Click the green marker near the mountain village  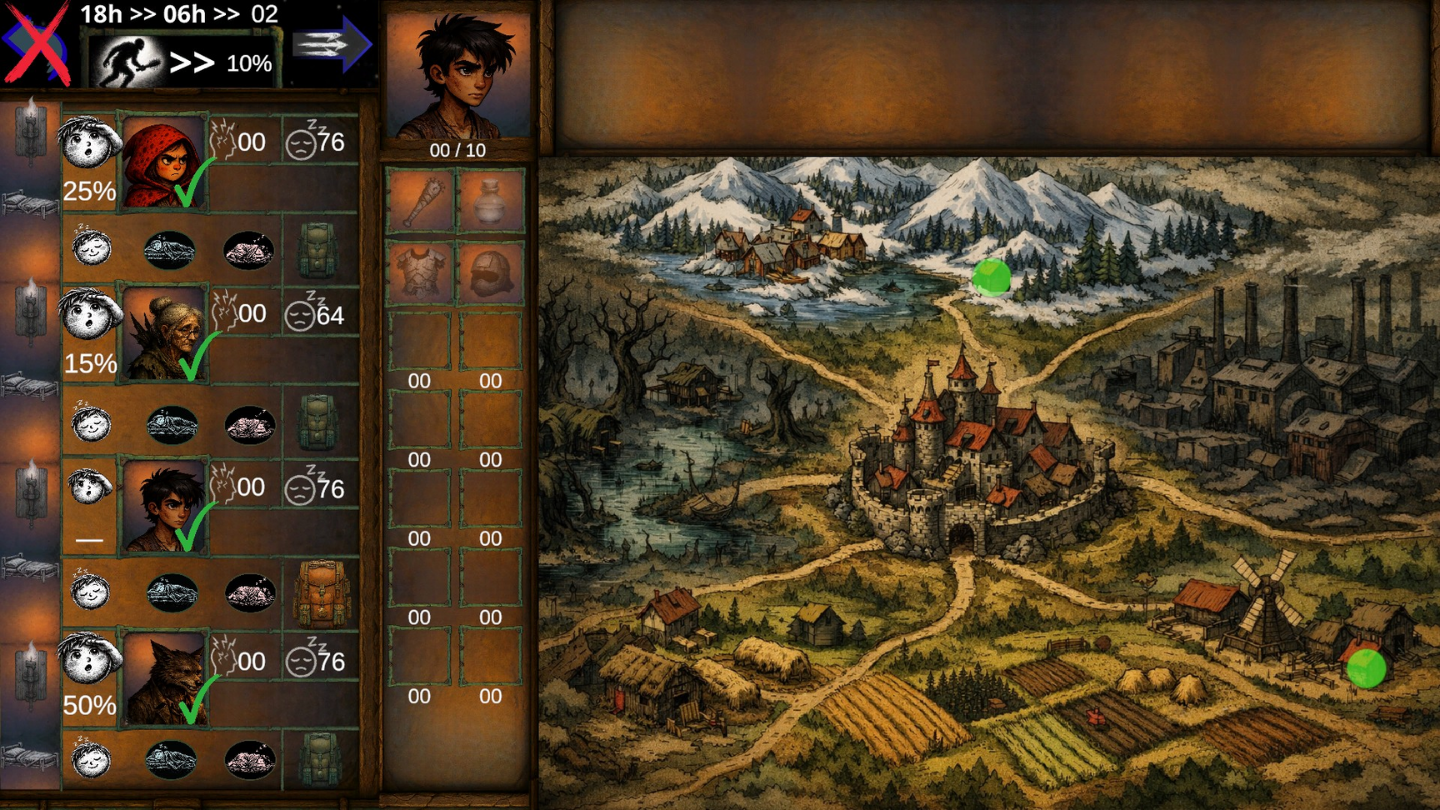click(x=993, y=277)
